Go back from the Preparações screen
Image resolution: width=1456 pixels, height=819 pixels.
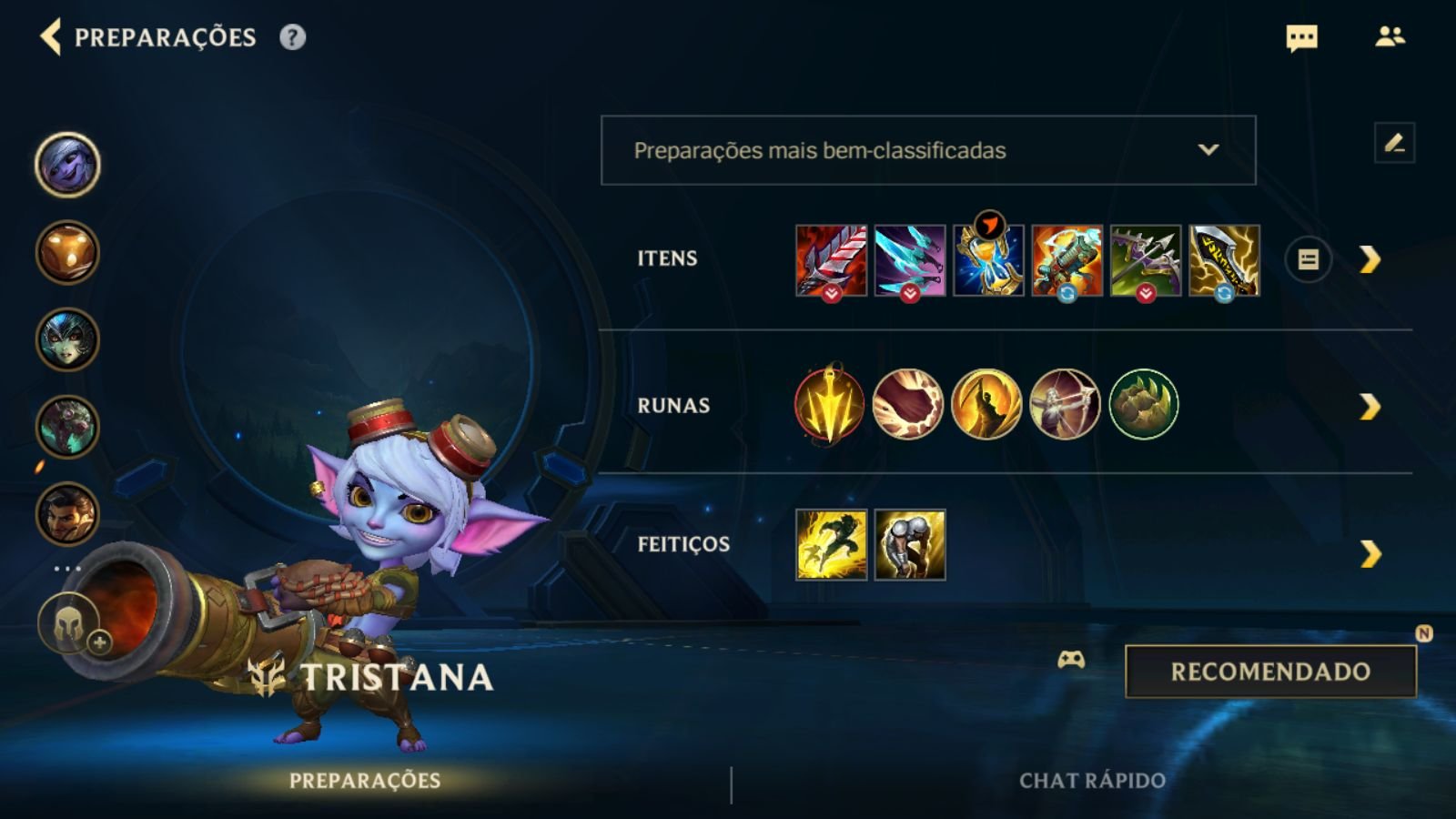[51, 37]
